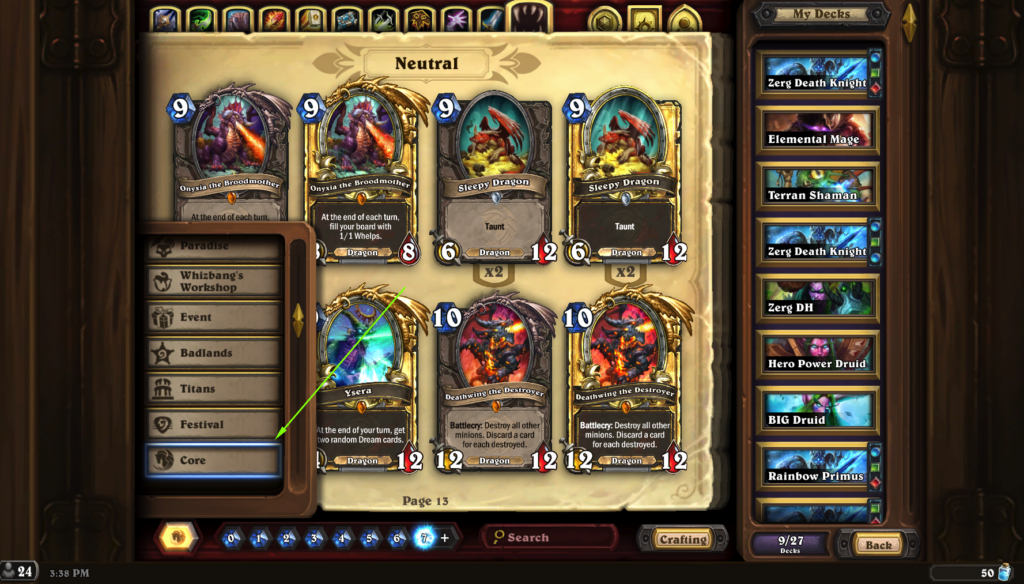Choose Whizbang's Workshop set filter
This screenshot has height=584, width=1024.
(x=213, y=281)
